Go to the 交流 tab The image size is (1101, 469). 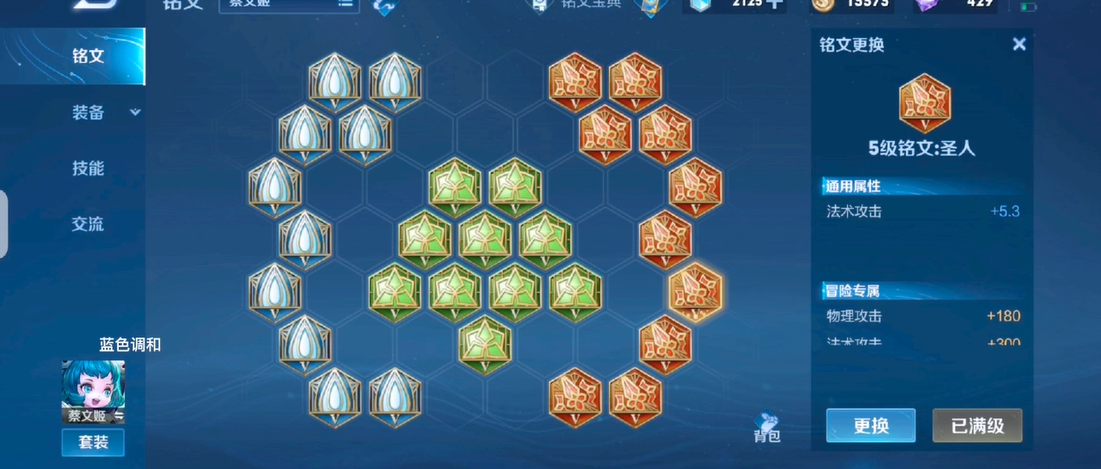click(88, 224)
